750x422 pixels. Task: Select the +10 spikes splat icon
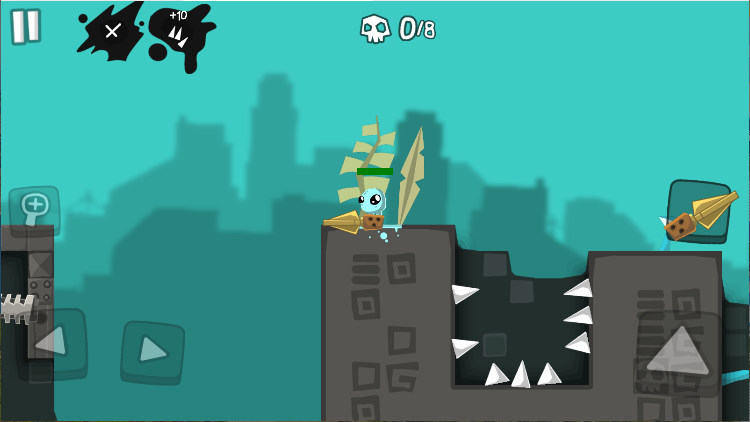(180, 33)
